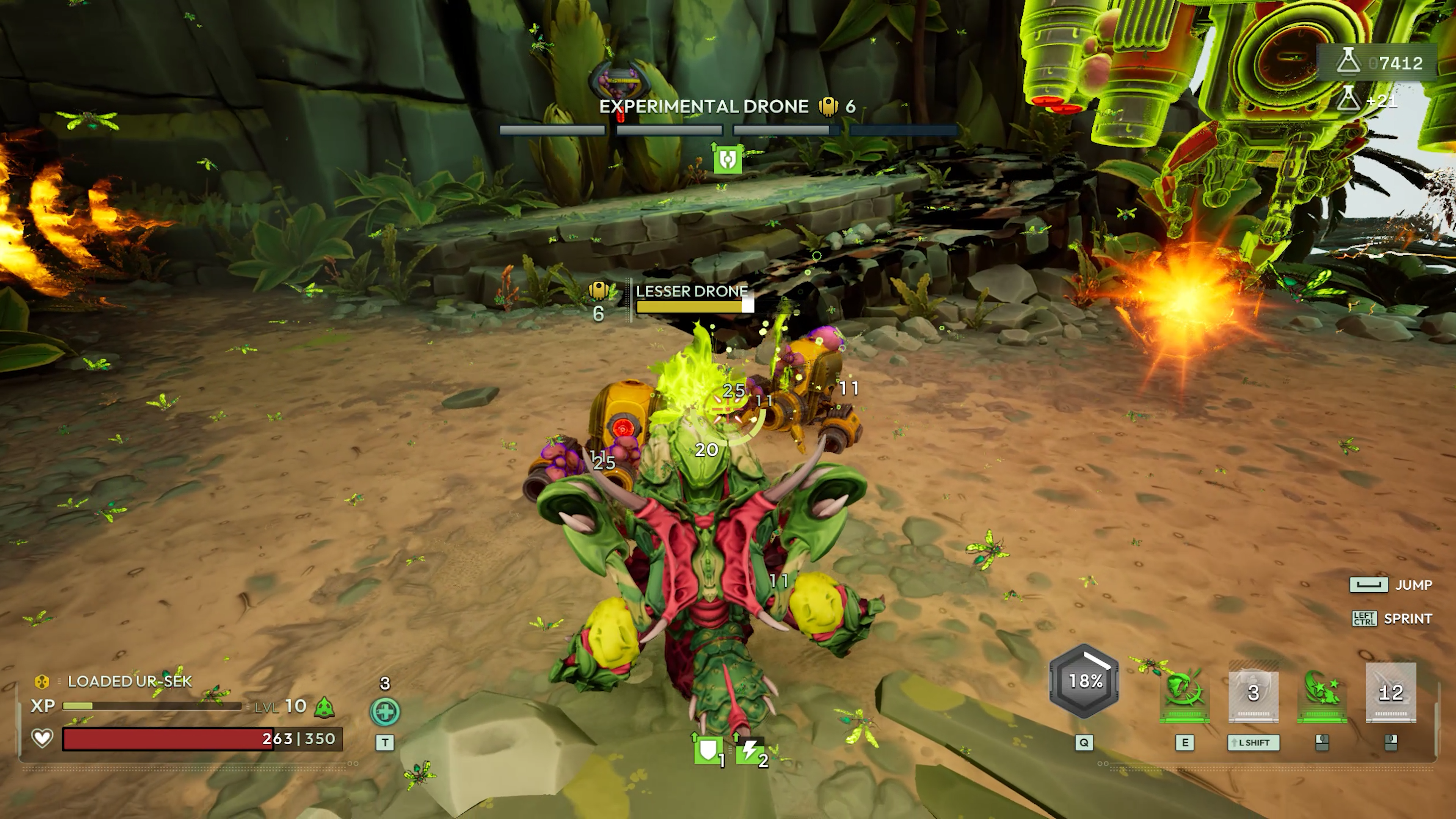Use the teal healing cross item
1456x819 pixels.
coord(385,711)
